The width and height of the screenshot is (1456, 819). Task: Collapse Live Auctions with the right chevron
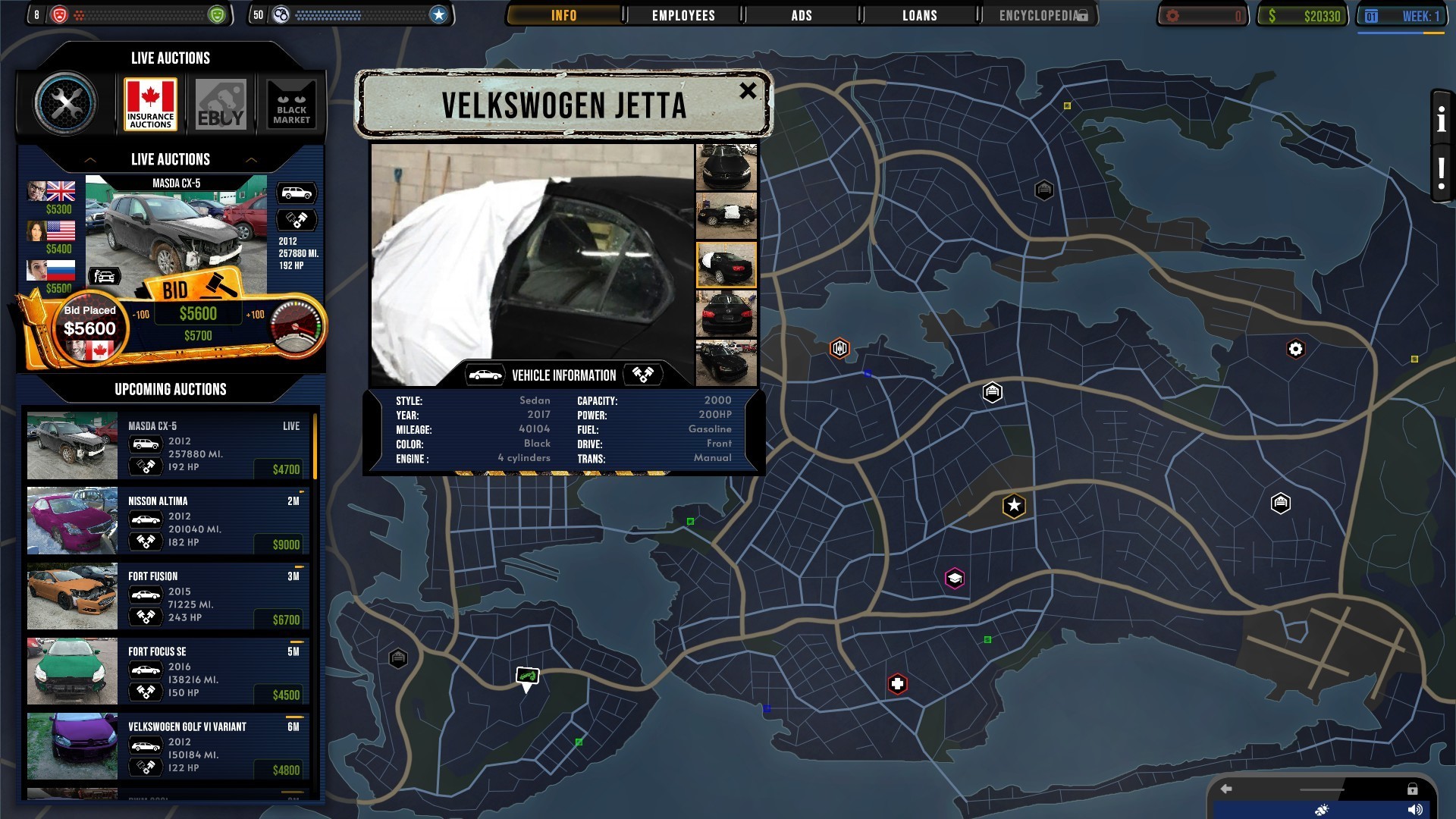click(253, 160)
